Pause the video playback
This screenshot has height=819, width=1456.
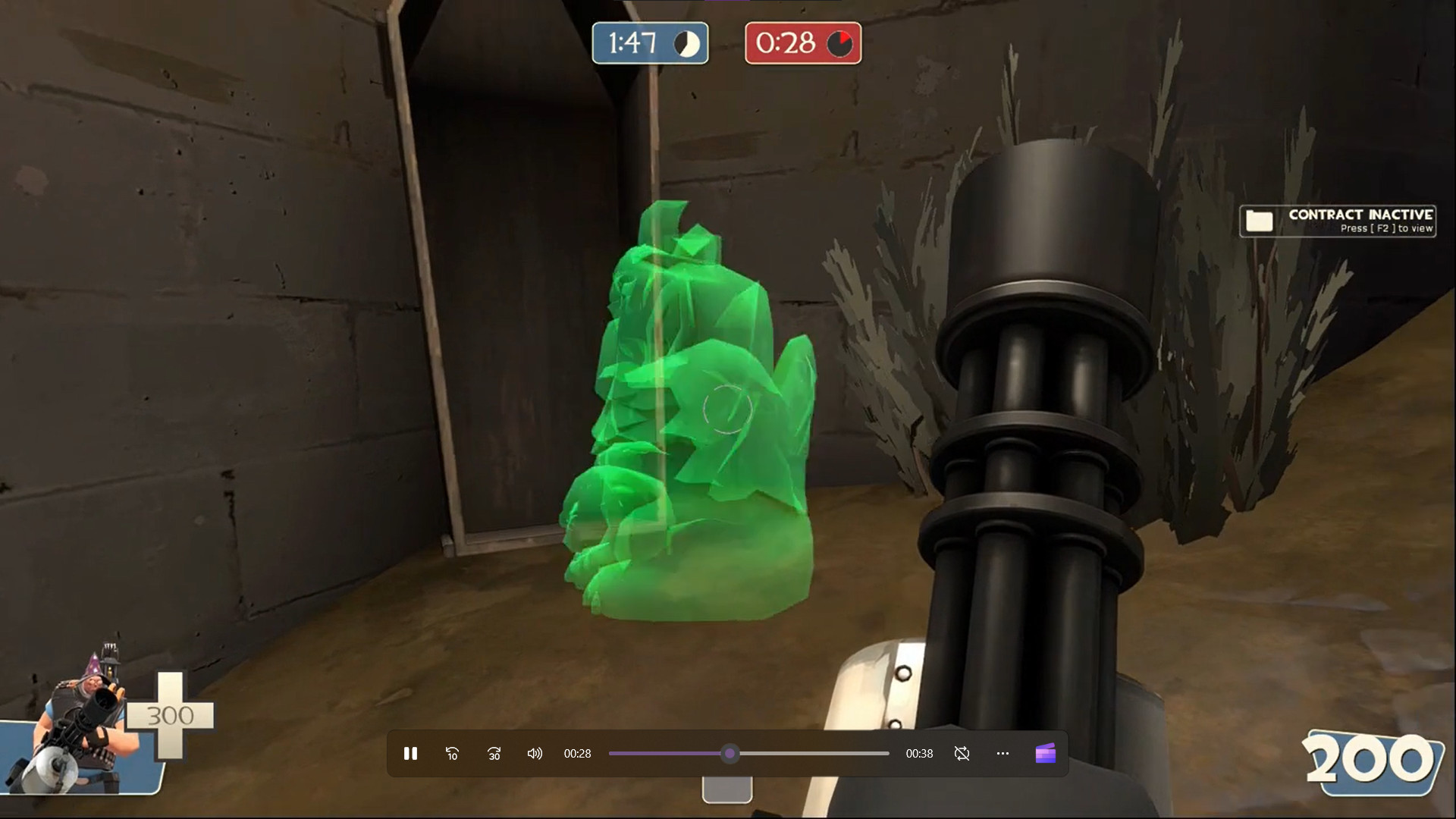410,753
